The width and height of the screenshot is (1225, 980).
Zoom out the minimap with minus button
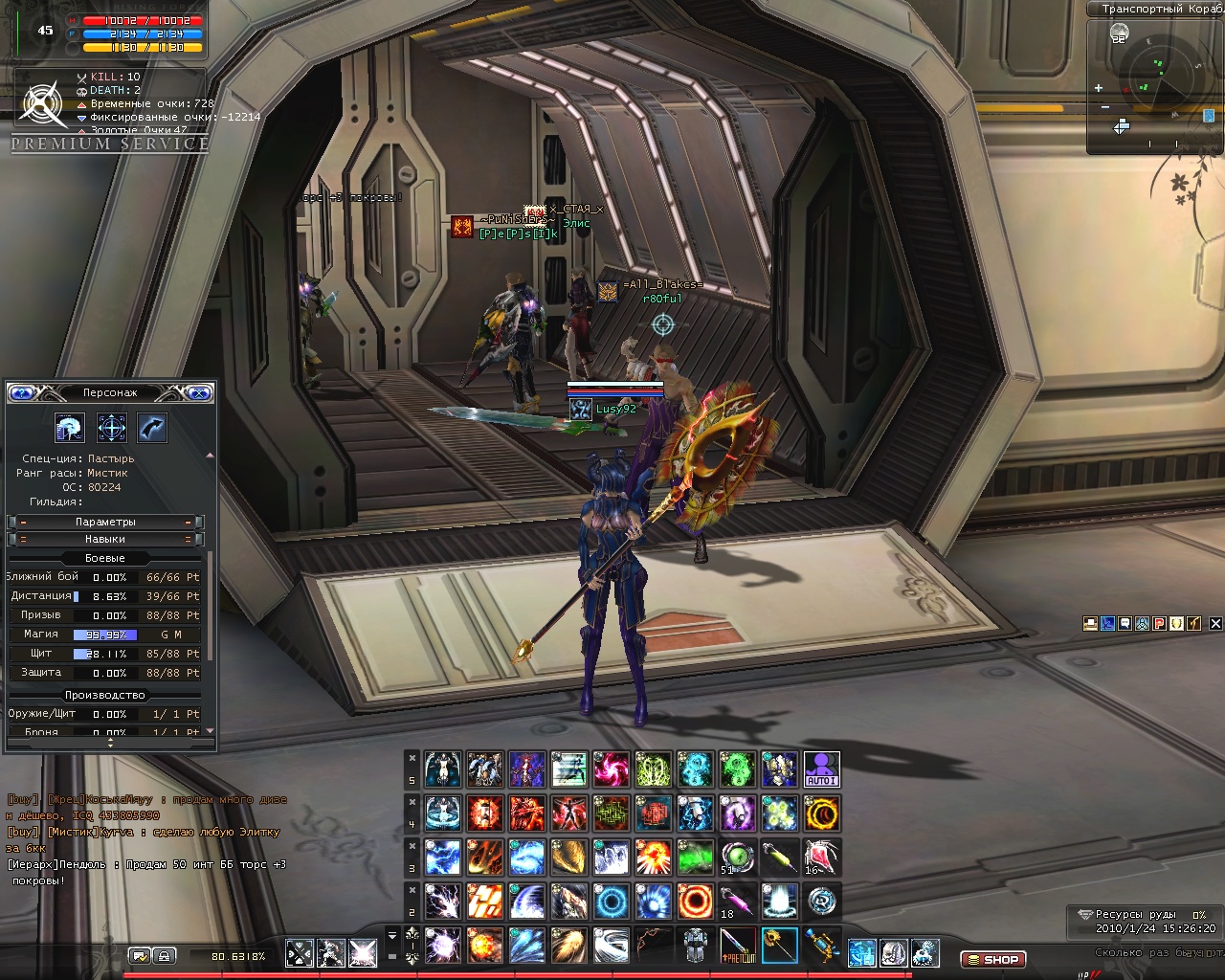[1105, 107]
